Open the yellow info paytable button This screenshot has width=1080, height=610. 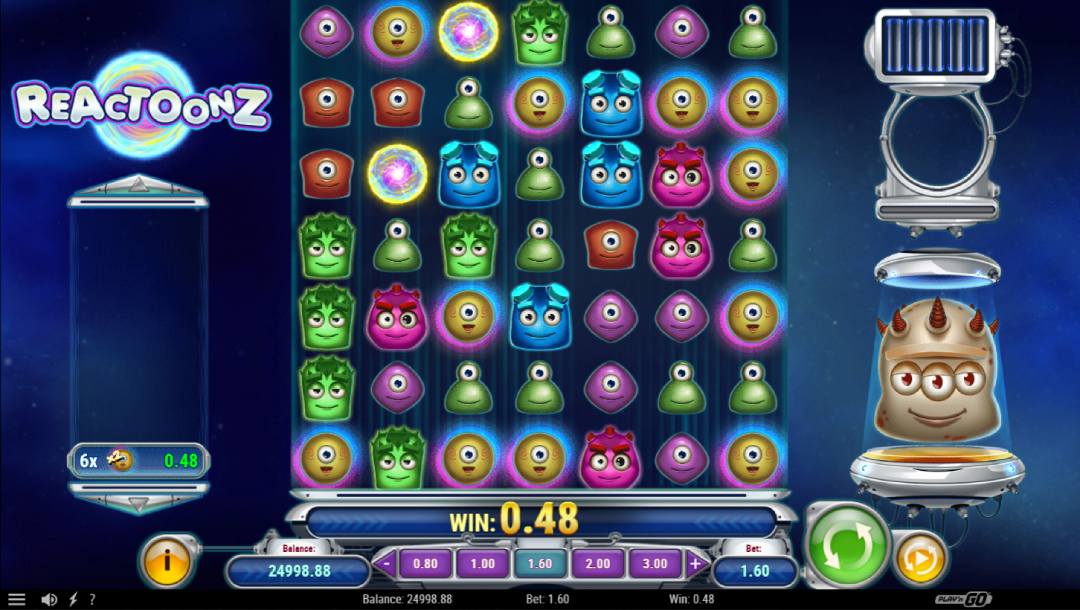[167, 559]
